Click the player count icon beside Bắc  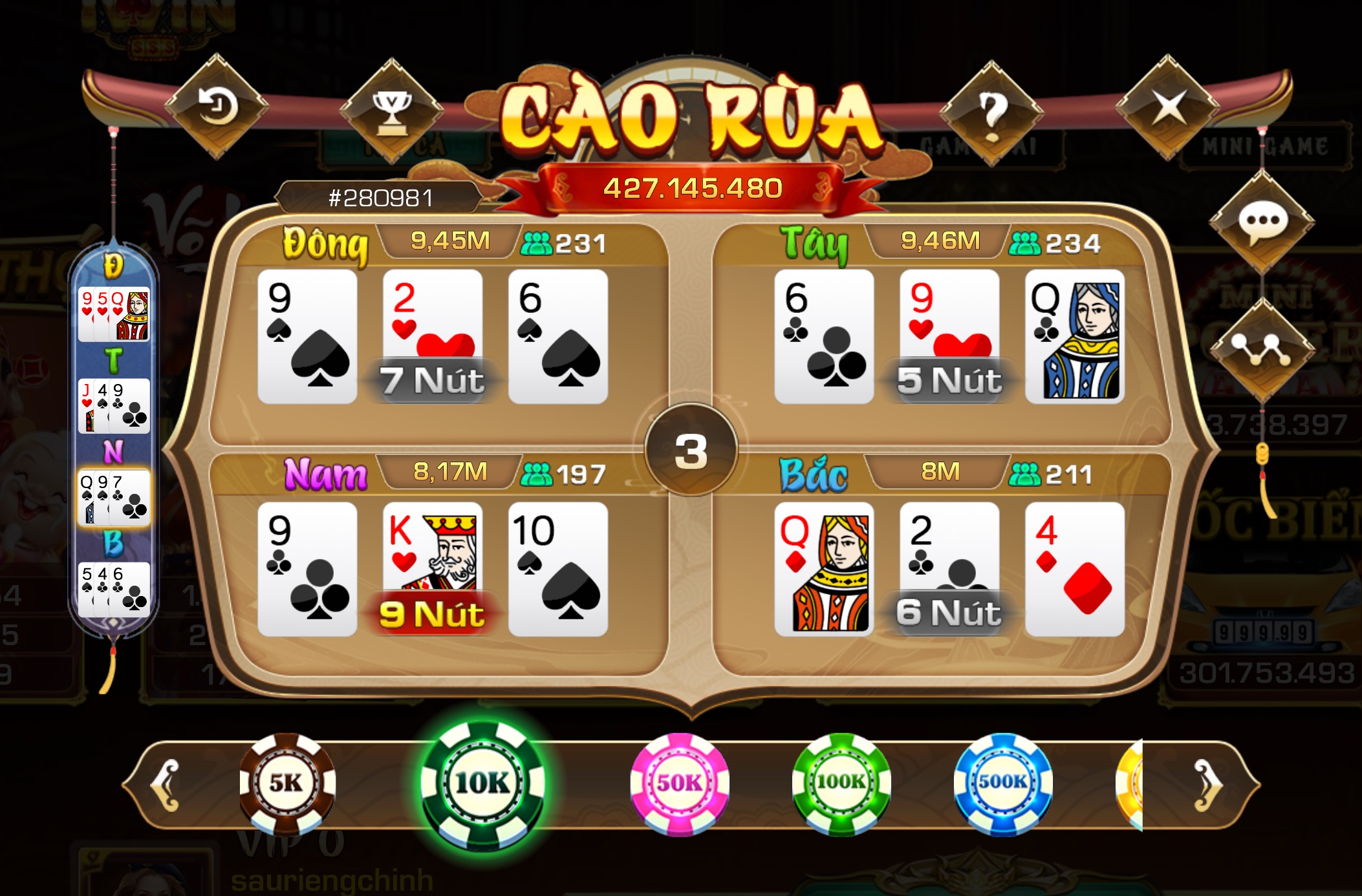point(1026,473)
